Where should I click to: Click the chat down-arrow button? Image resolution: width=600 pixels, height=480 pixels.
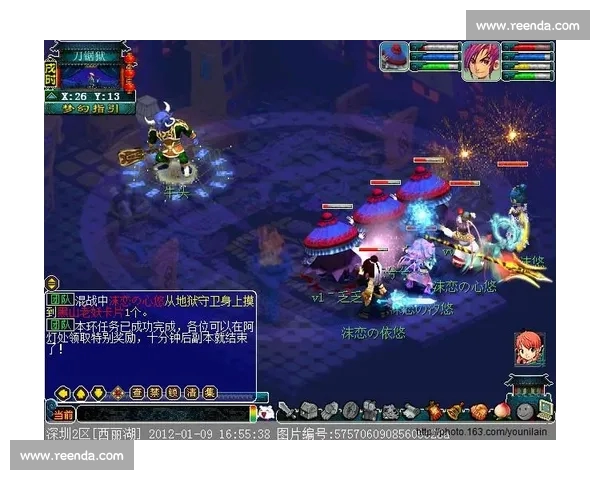coord(99,392)
